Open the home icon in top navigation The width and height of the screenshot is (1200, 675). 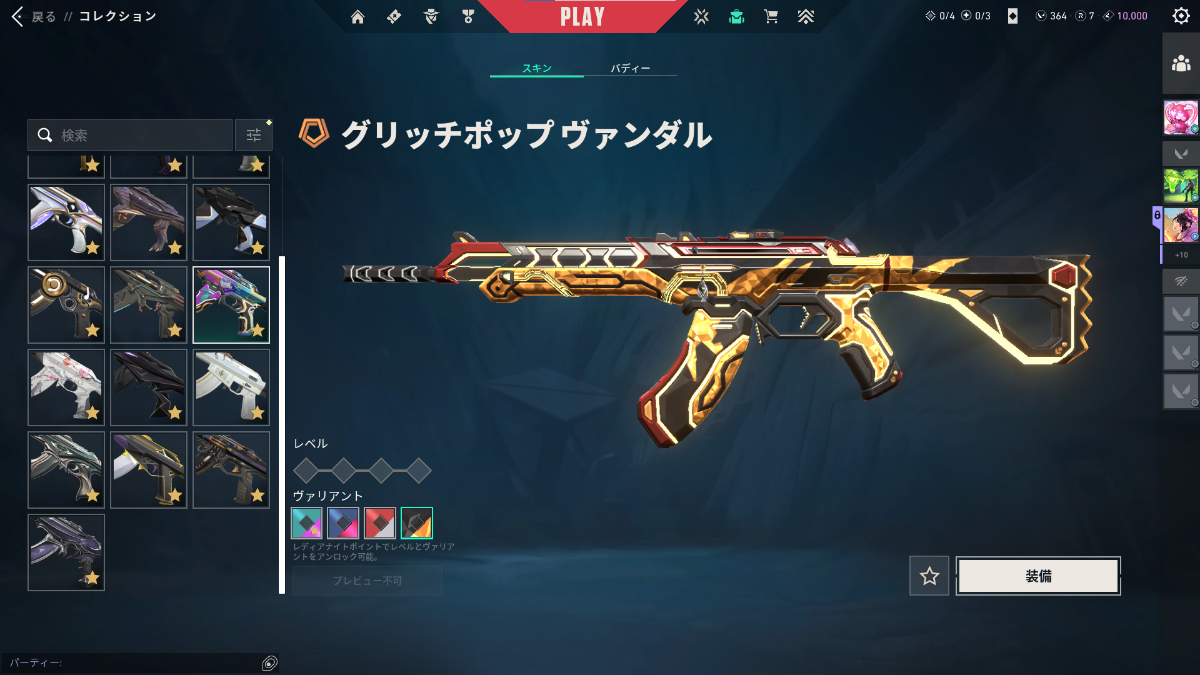click(x=358, y=16)
